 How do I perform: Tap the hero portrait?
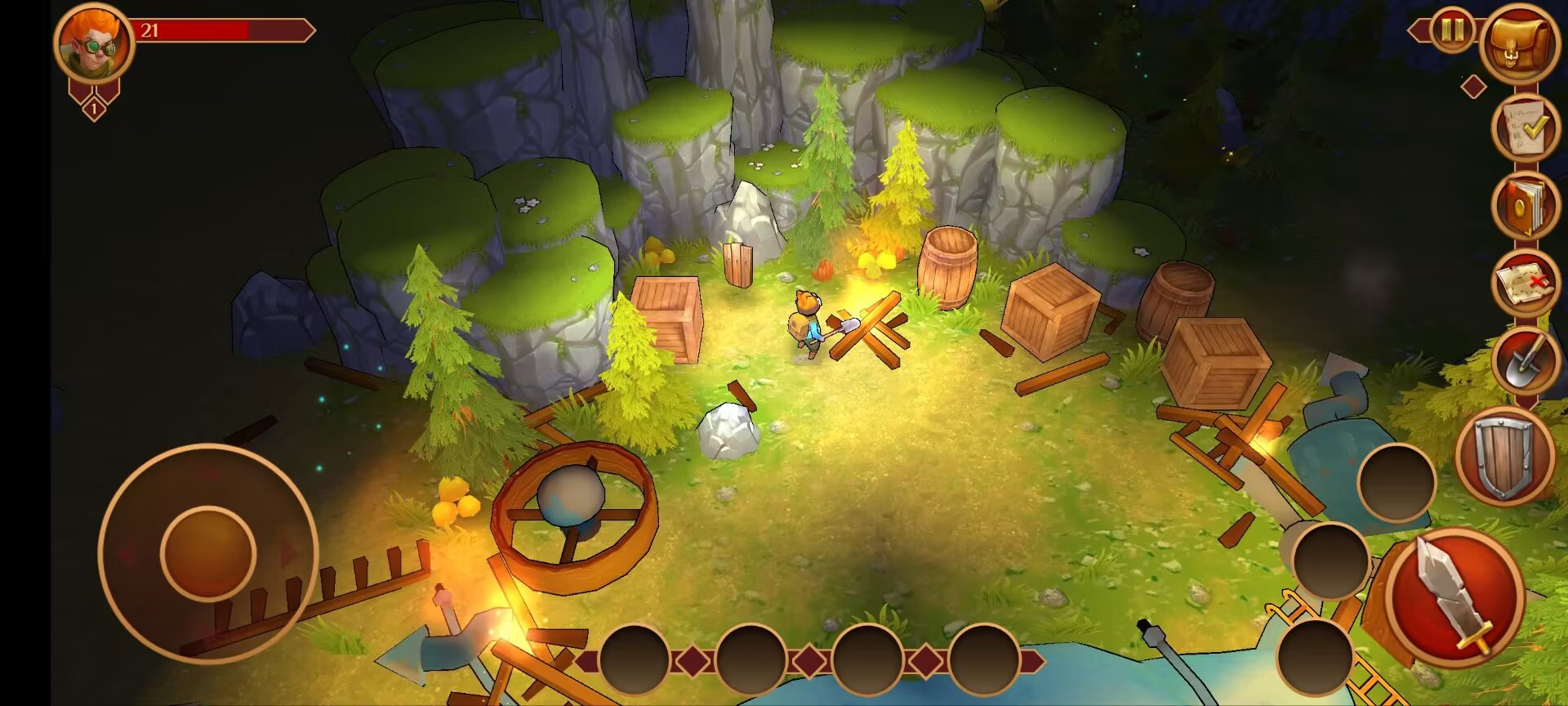[x=94, y=42]
